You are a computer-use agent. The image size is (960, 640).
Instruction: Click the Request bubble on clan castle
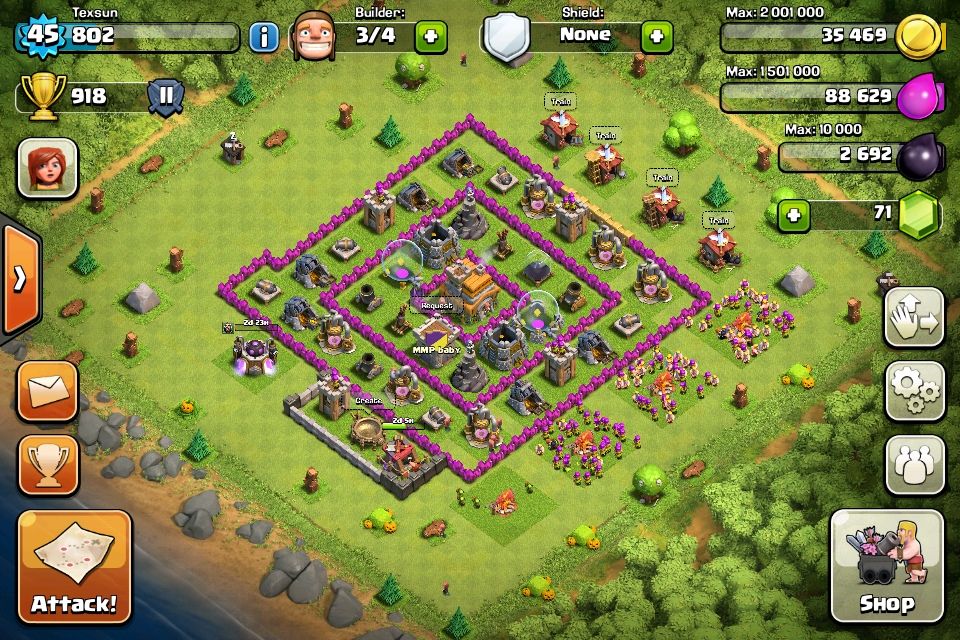coord(436,305)
